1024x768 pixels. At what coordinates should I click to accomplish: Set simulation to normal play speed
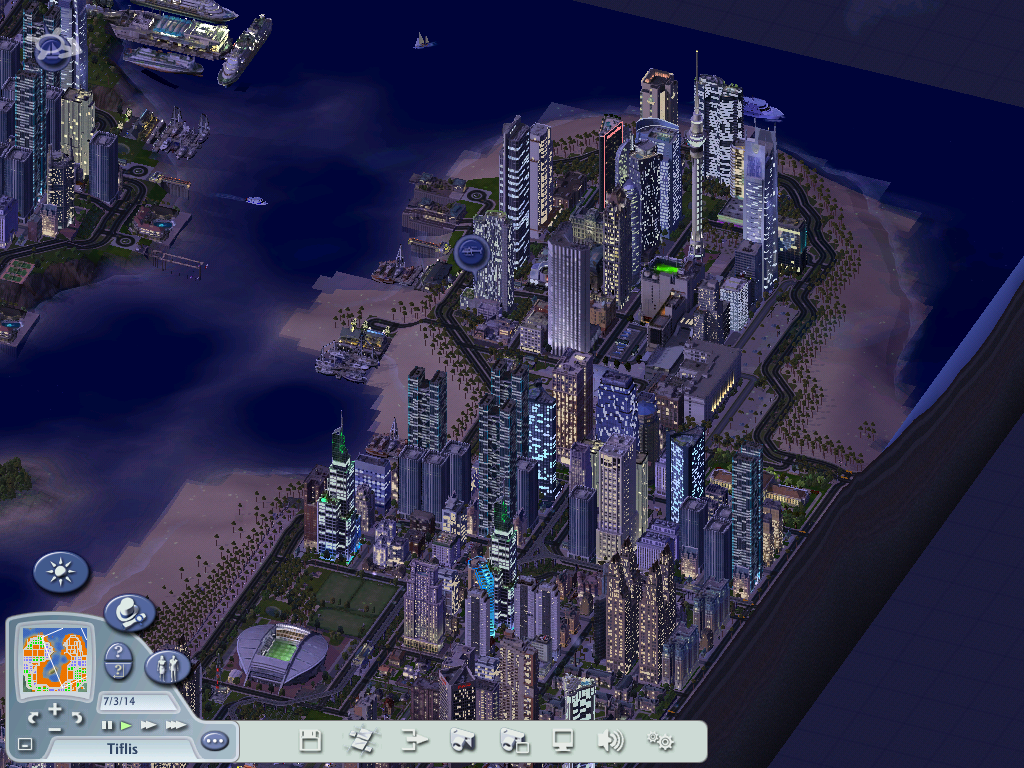(x=127, y=725)
